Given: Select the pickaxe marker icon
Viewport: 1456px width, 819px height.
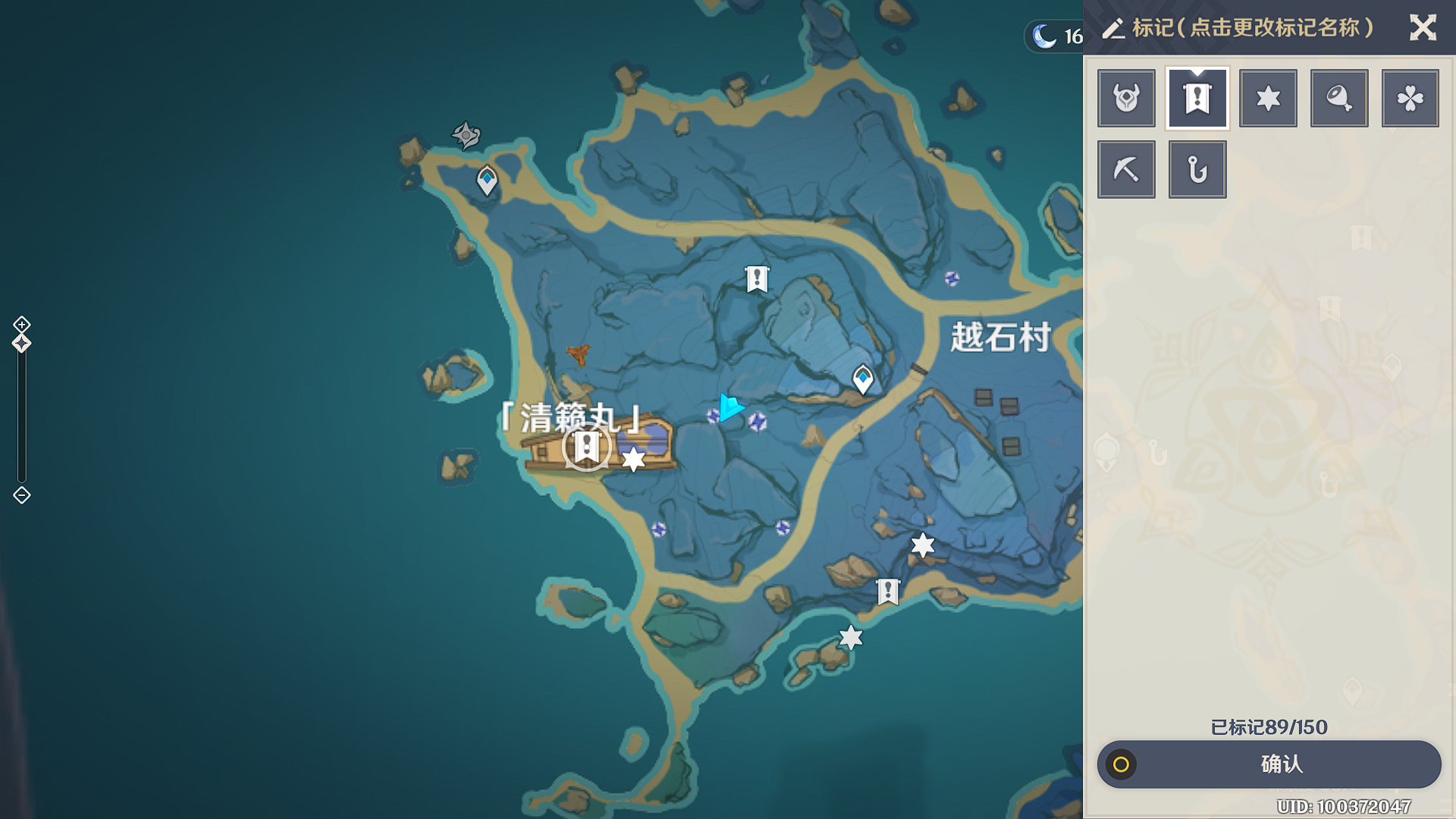Looking at the screenshot, I should pyautogui.click(x=1126, y=169).
